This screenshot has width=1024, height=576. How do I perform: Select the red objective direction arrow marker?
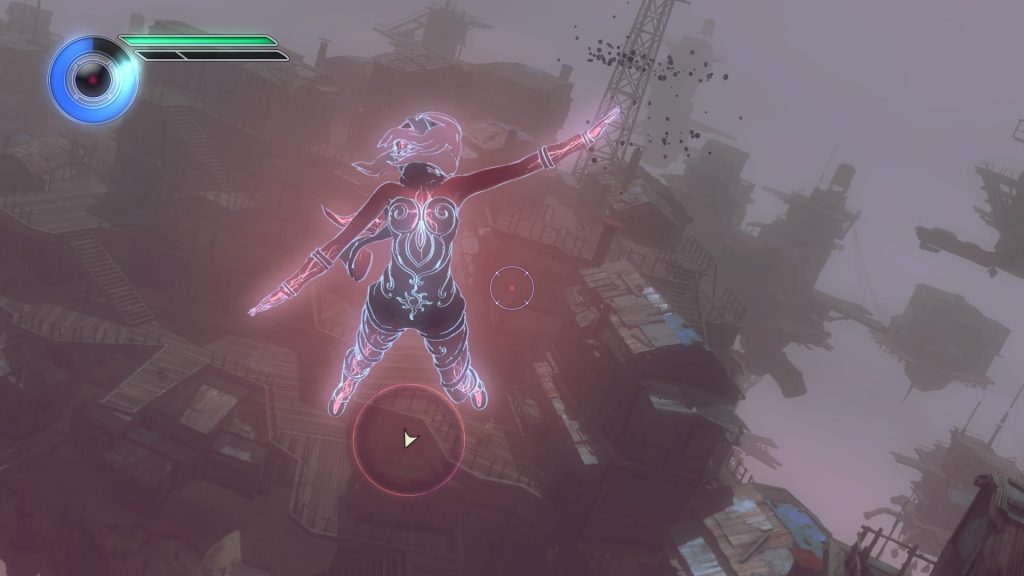point(408,438)
